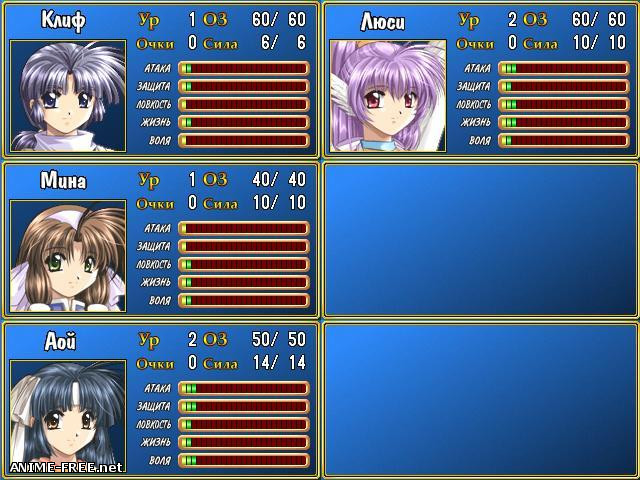Select Клиф's character portrait

(x=68, y=96)
